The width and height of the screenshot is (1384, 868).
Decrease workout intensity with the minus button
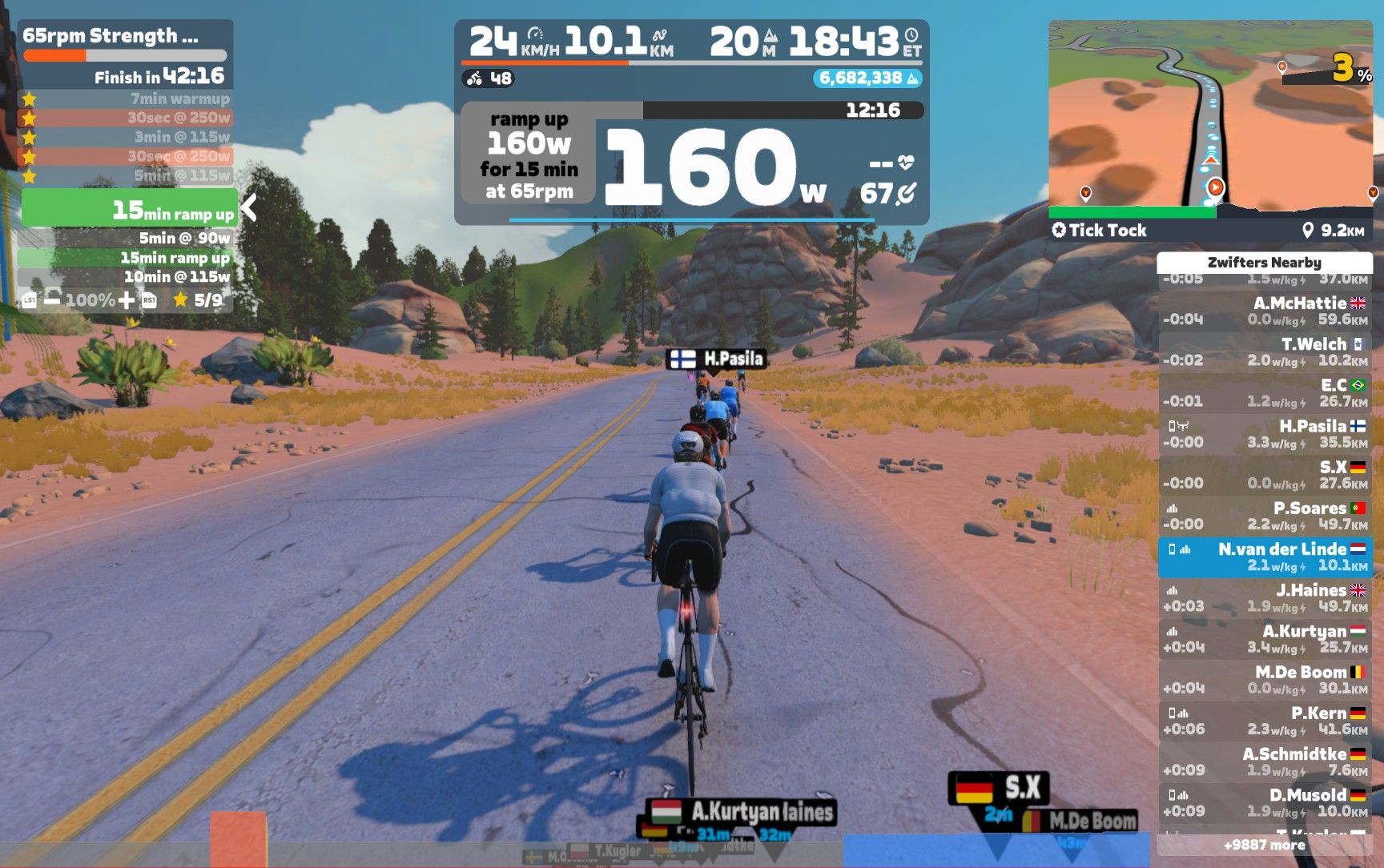point(52,300)
